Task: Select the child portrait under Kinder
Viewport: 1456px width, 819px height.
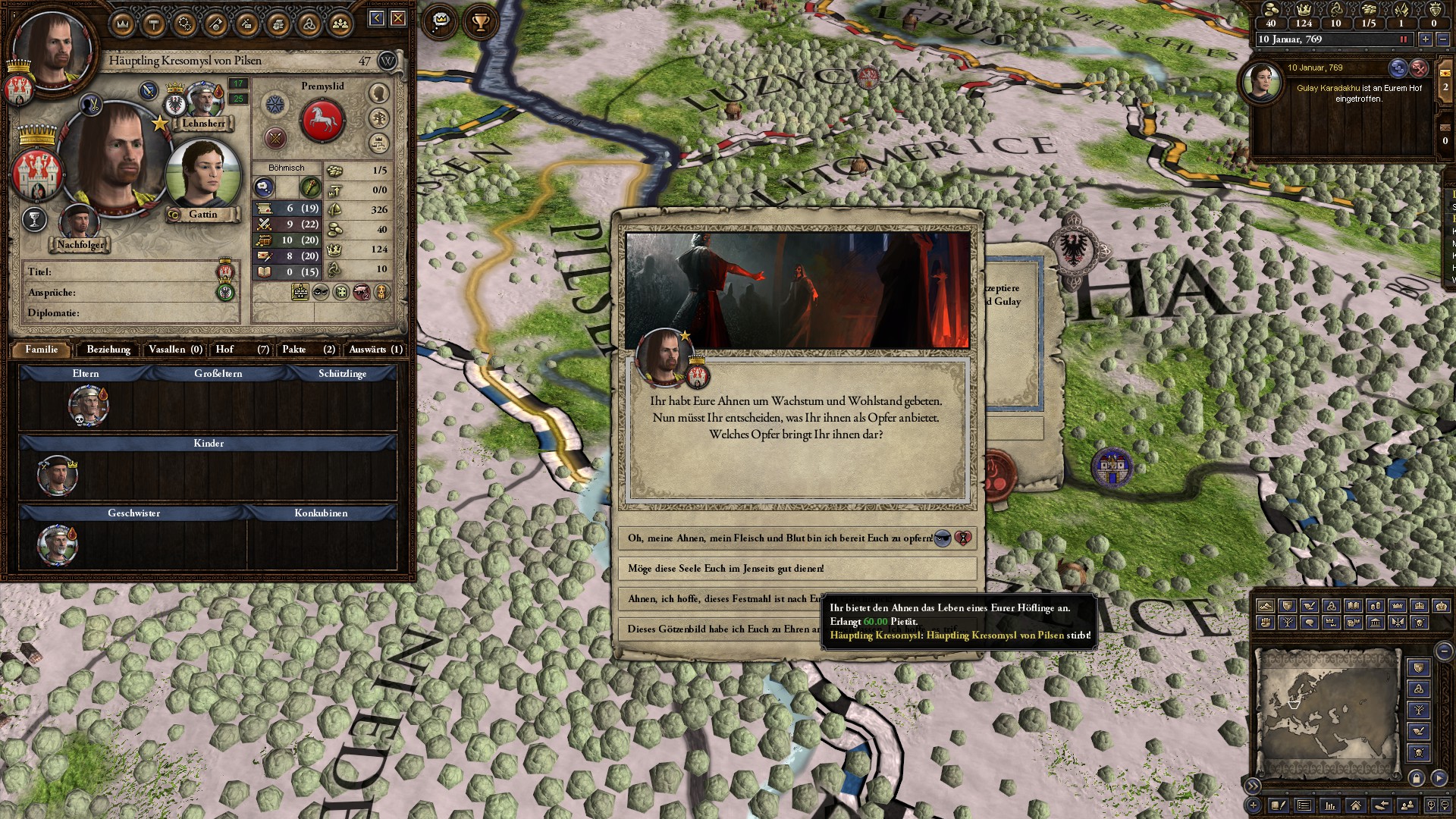Action: [58, 475]
